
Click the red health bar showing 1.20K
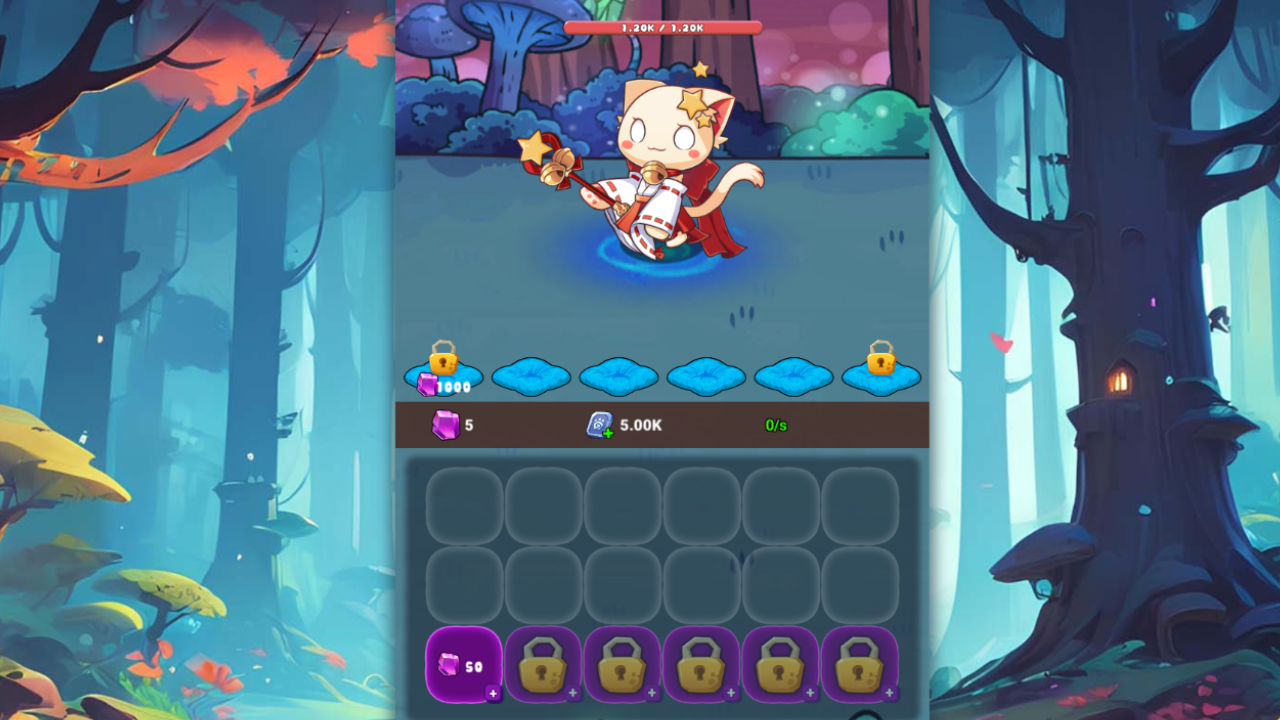pyautogui.click(x=662, y=27)
